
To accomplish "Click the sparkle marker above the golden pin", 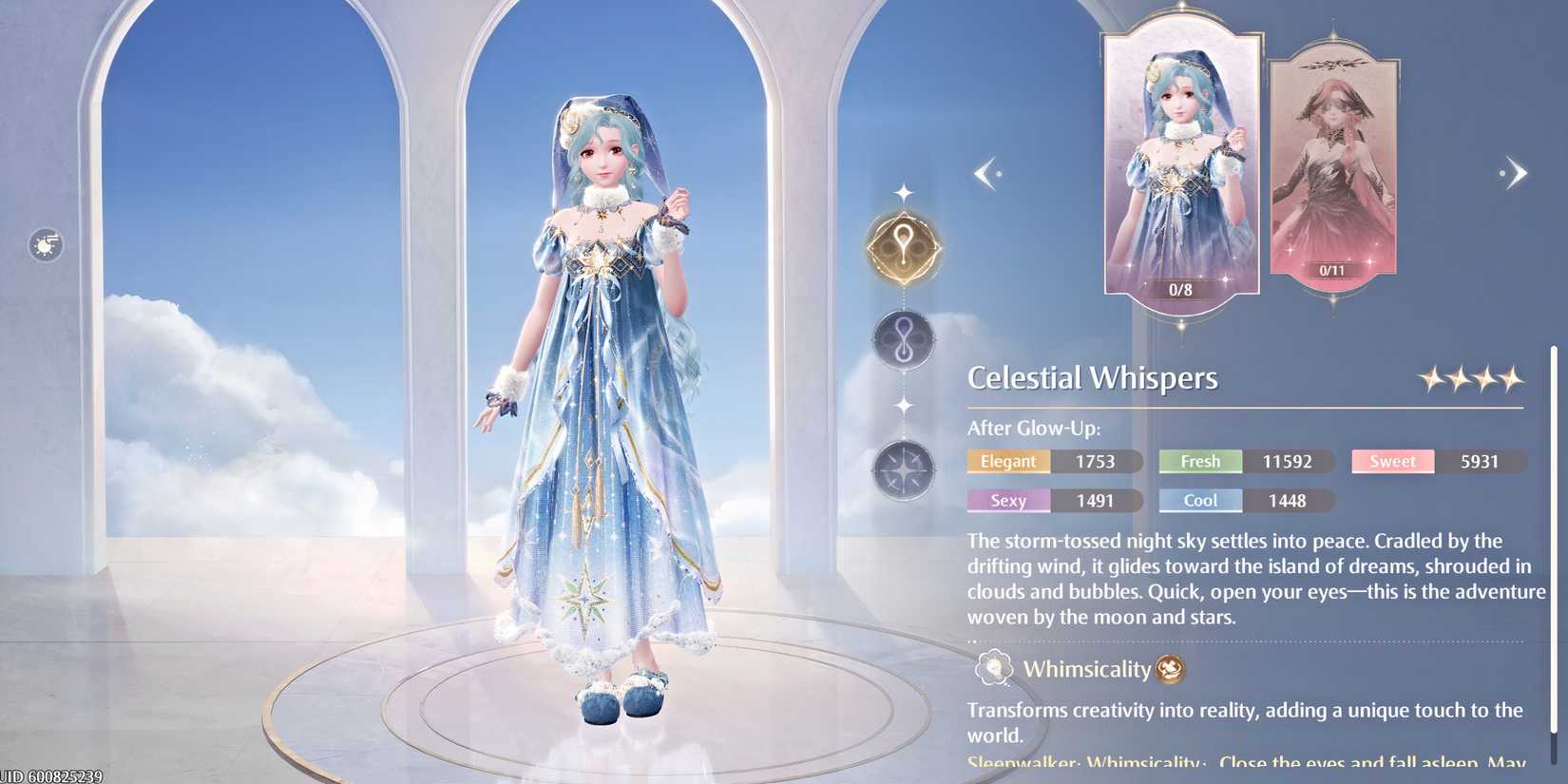I will click(902, 191).
